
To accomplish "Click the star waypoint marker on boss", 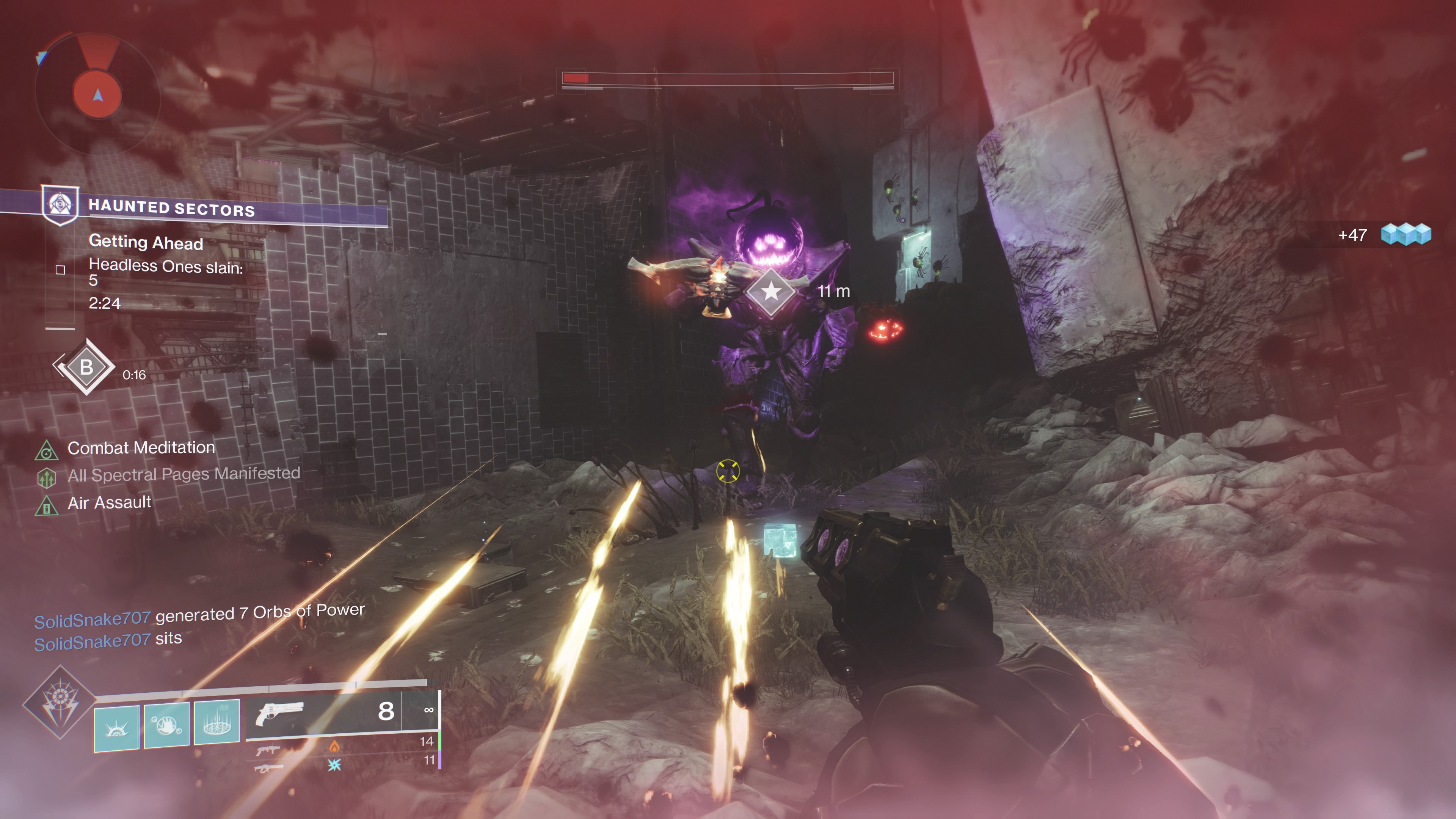I will click(771, 292).
